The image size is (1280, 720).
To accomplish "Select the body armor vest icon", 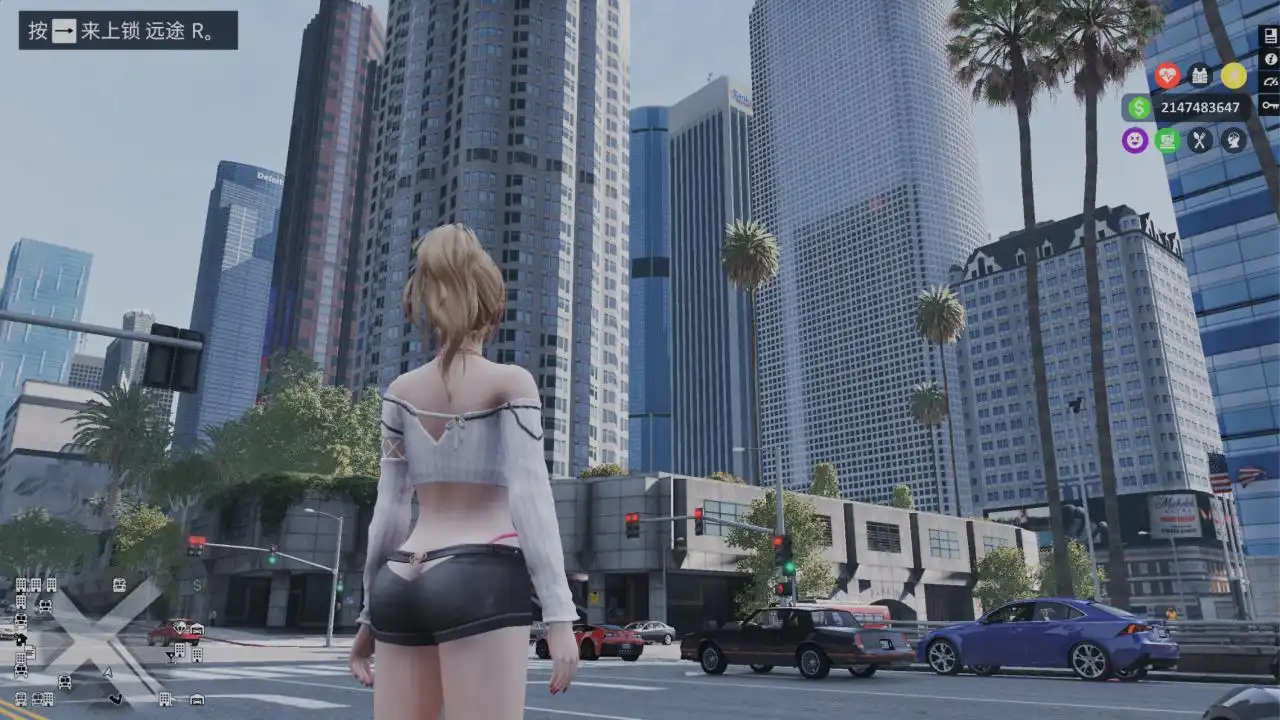I will coord(1200,76).
